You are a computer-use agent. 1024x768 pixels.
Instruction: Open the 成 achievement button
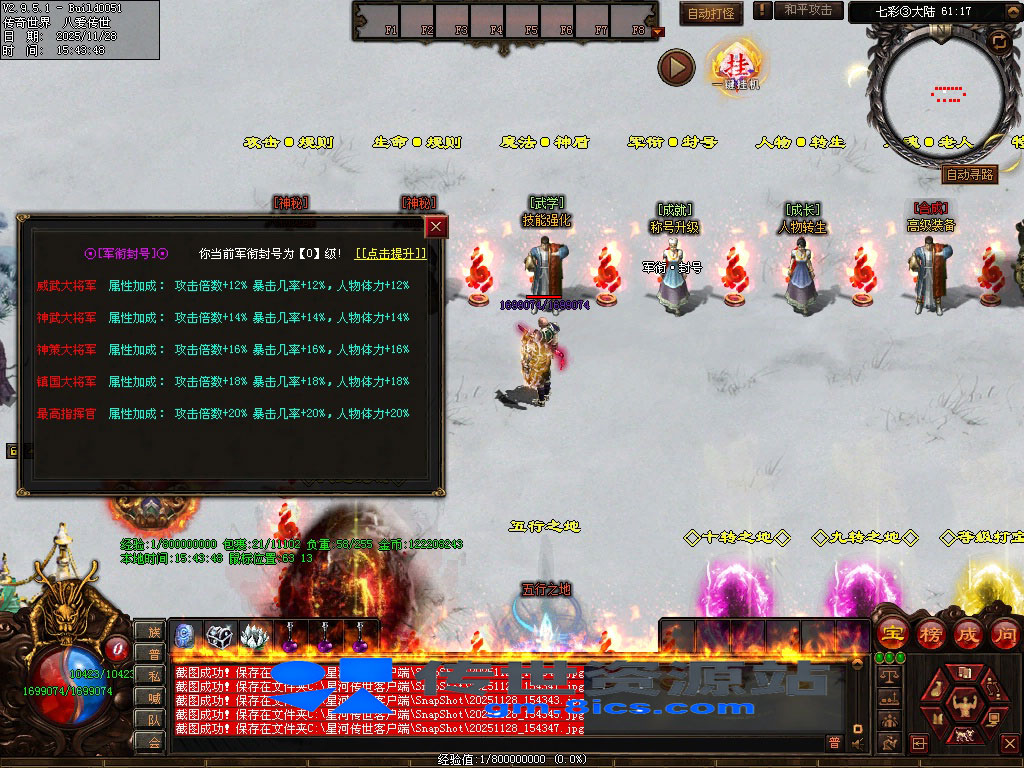[968, 633]
